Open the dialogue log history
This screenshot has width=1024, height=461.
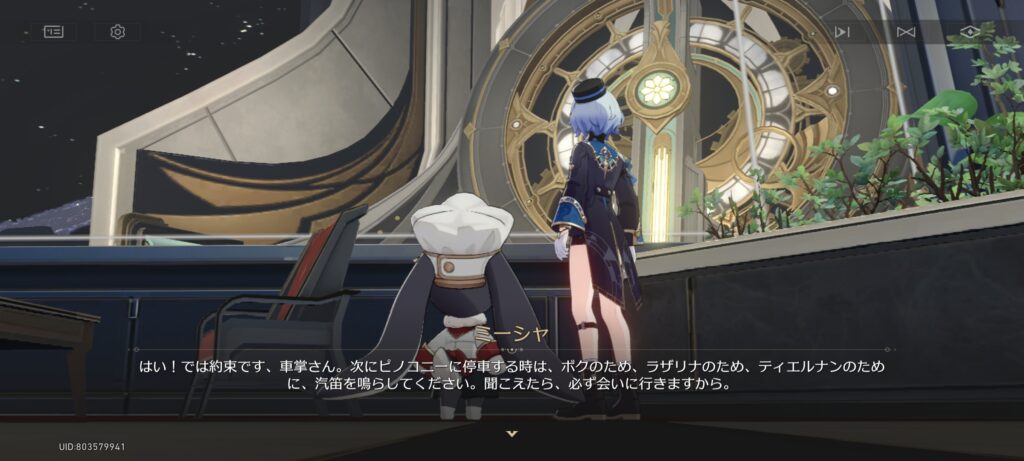pos(53,32)
